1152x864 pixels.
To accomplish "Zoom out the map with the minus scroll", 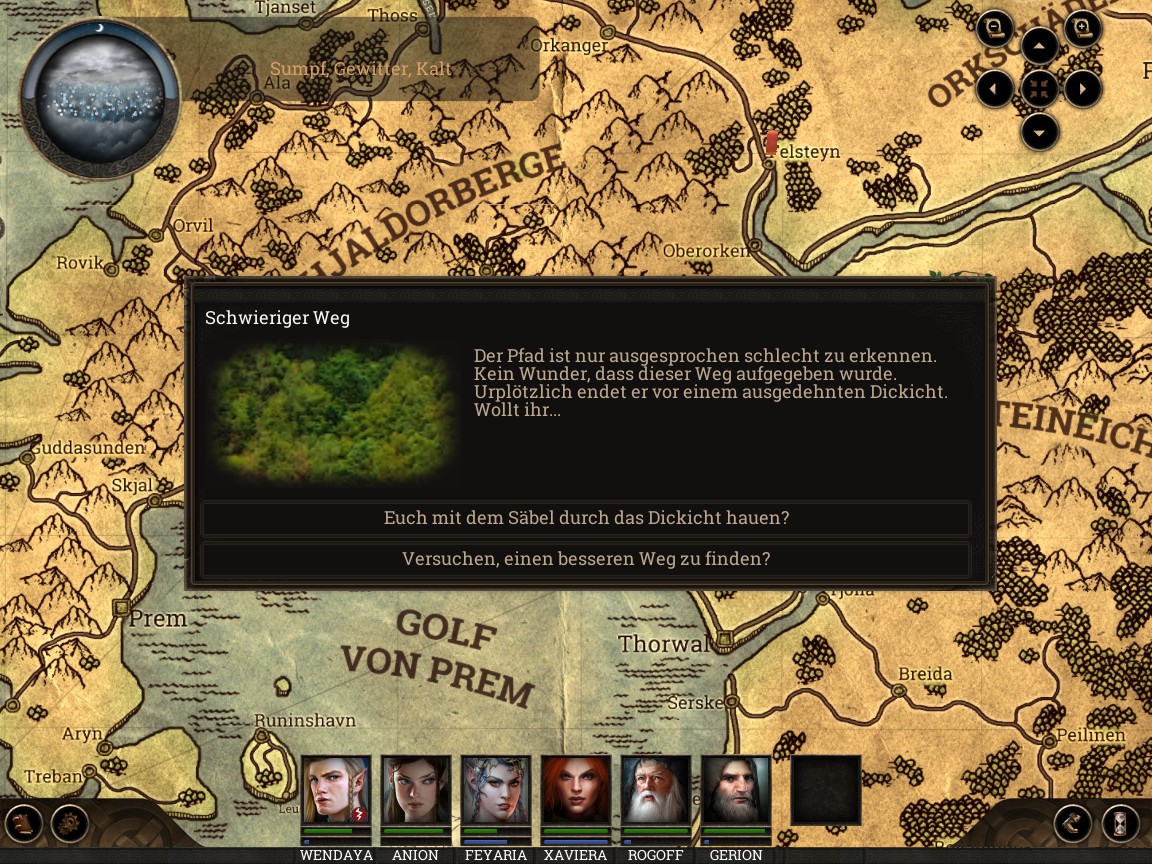I will pyautogui.click(x=995, y=29).
